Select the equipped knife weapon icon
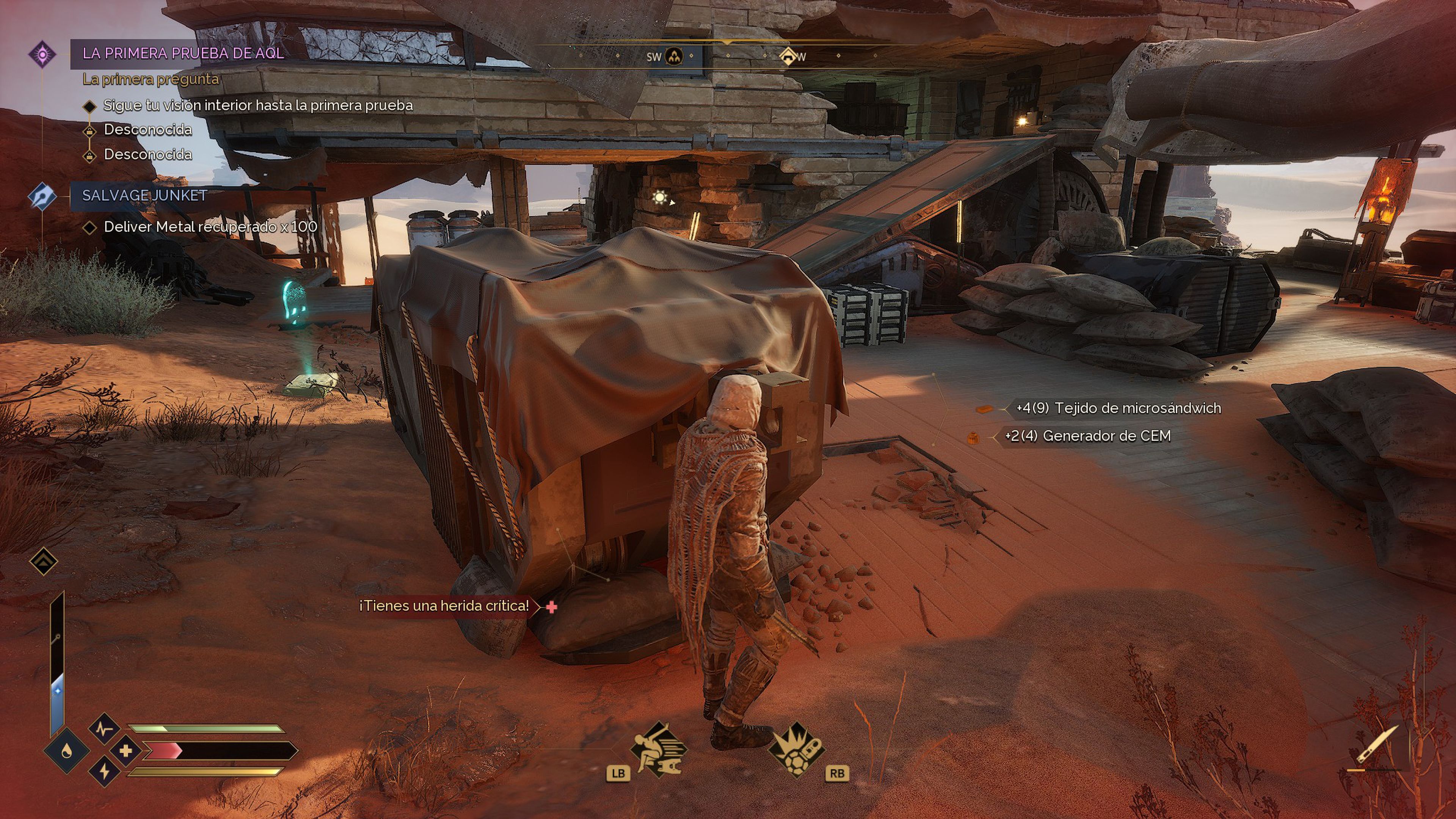This screenshot has width=1456, height=819. tap(1377, 744)
